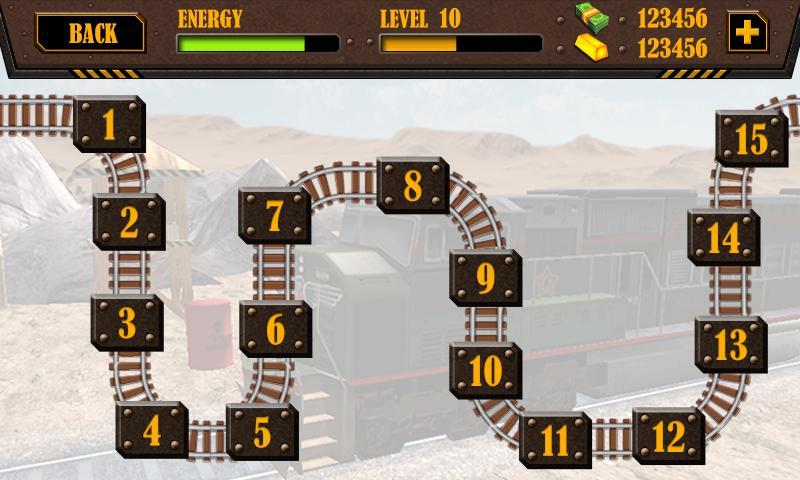Viewport: 800px width, 480px height.
Task: Click the level 10 tile
Action: pos(485,370)
